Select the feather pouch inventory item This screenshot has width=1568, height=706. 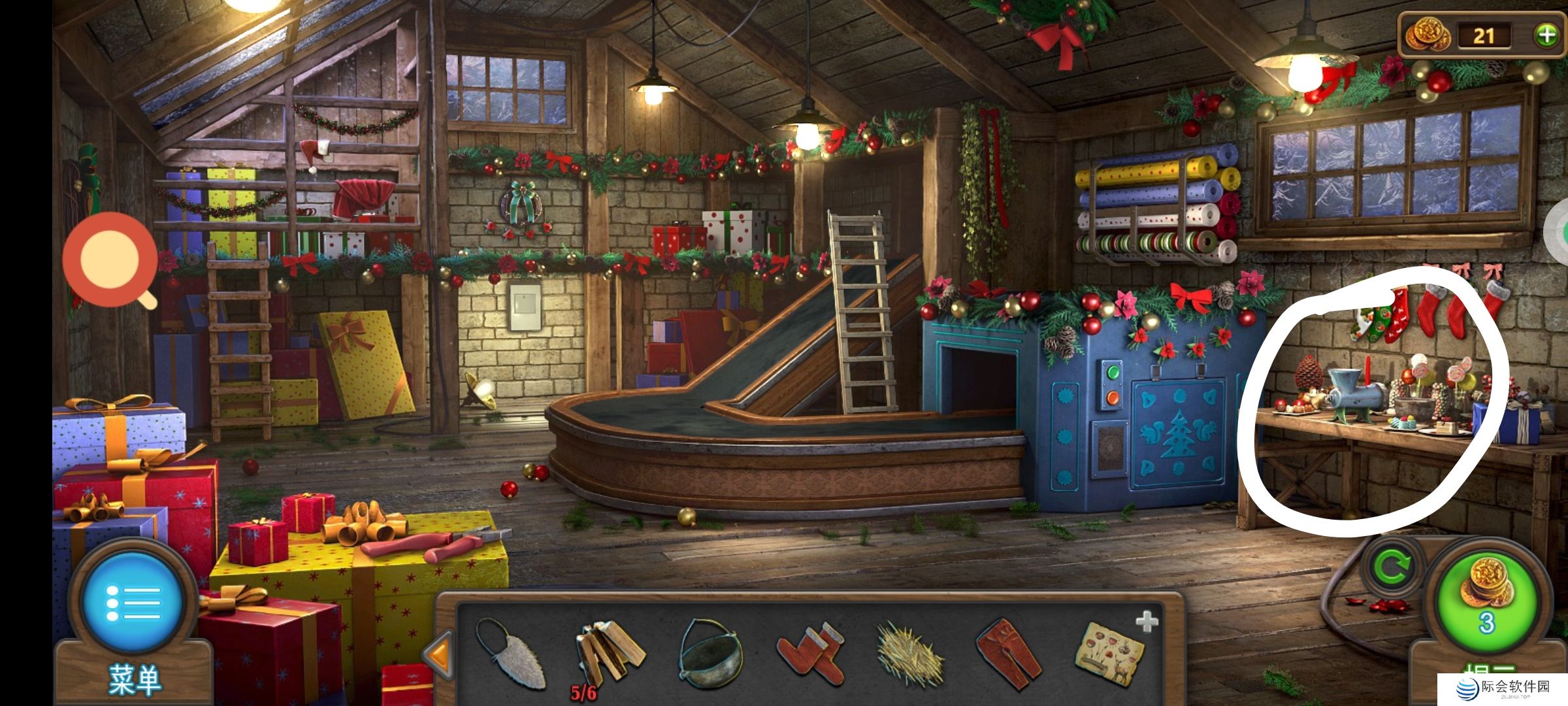click(x=510, y=653)
